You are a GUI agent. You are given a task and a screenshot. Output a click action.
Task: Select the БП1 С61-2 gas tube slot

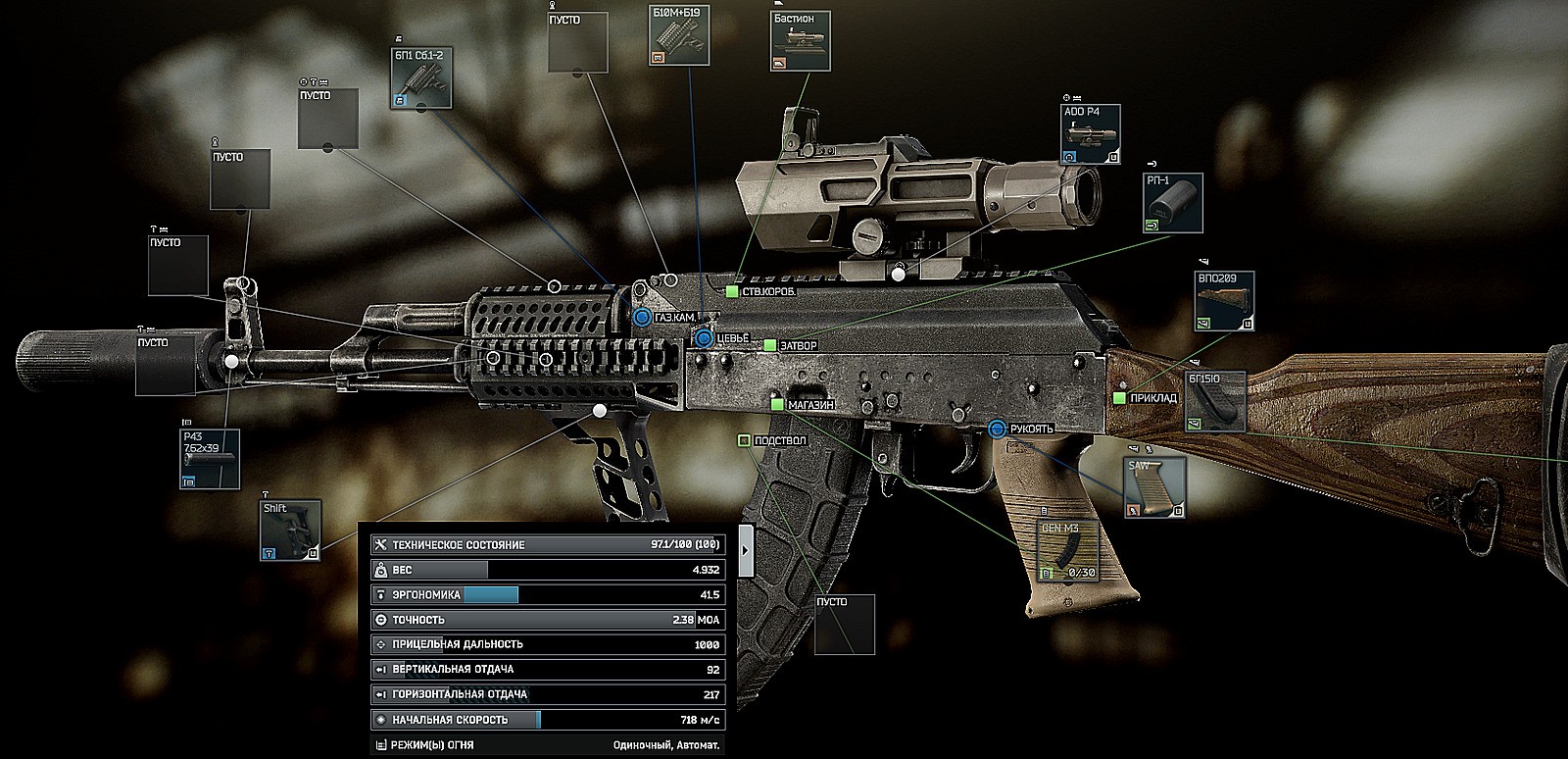[421, 78]
